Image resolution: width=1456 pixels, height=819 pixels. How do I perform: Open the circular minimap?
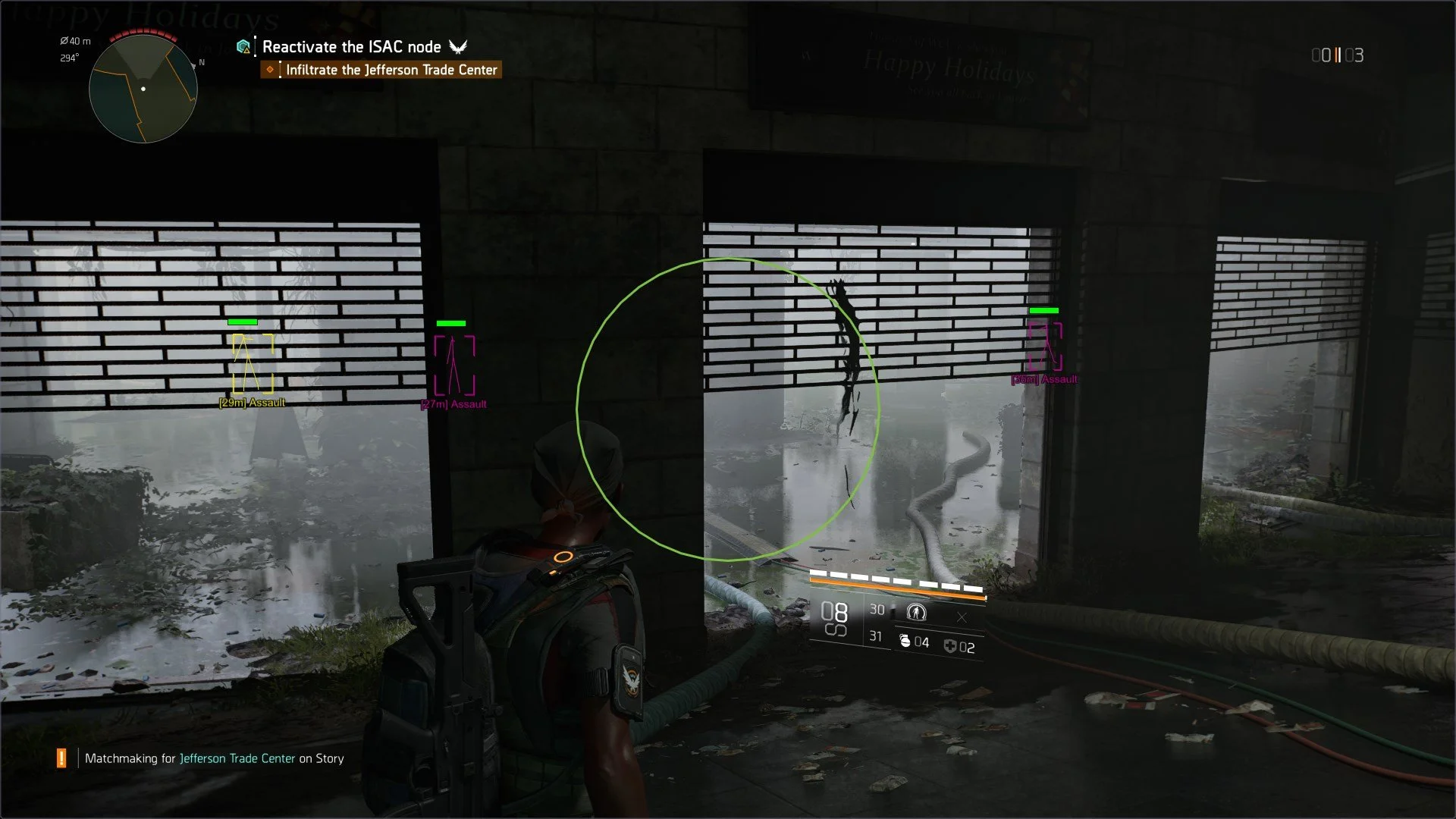(143, 89)
